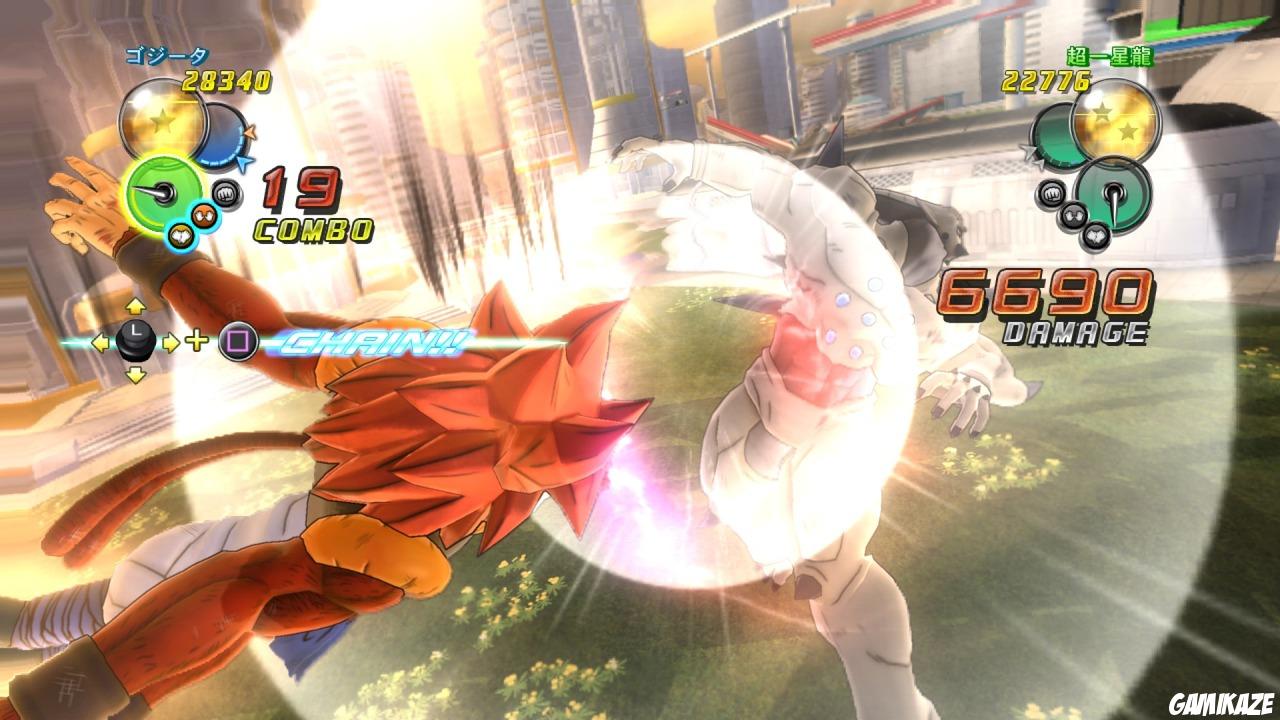Click the mask skill icon on the right cluster
The image size is (1280, 720).
(x=1072, y=216)
